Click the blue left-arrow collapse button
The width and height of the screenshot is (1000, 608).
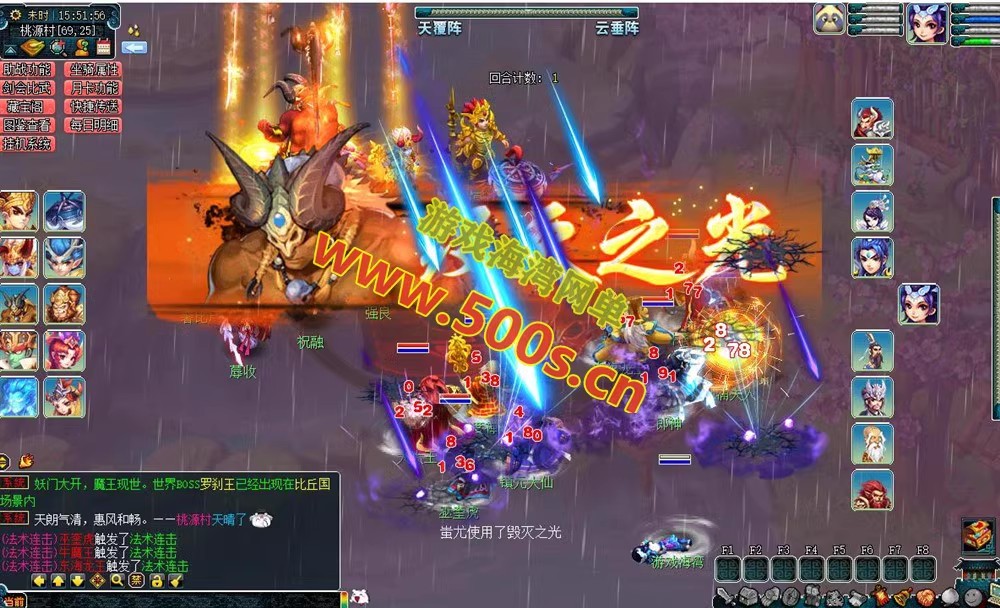pyautogui.click(x=134, y=47)
